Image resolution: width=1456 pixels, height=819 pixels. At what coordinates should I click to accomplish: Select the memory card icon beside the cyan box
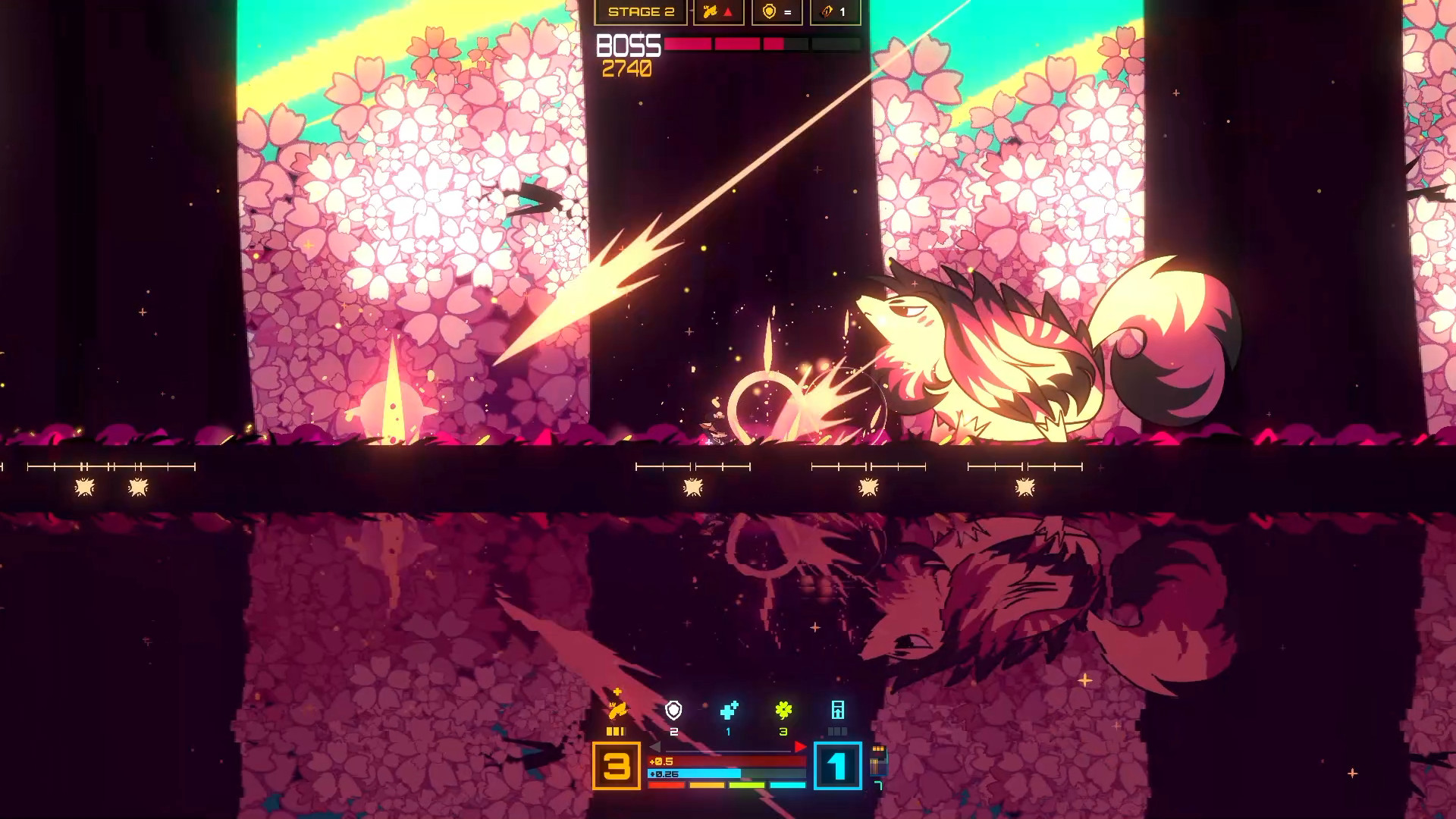878,760
